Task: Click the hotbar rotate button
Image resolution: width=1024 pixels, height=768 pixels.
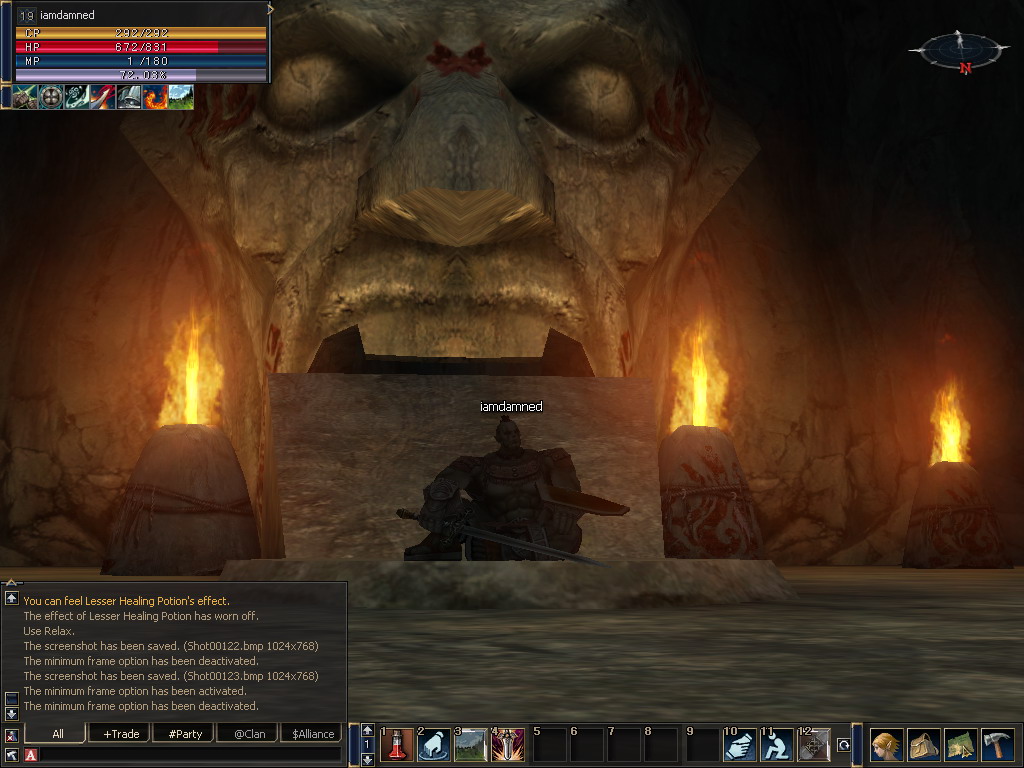Action: (844, 745)
